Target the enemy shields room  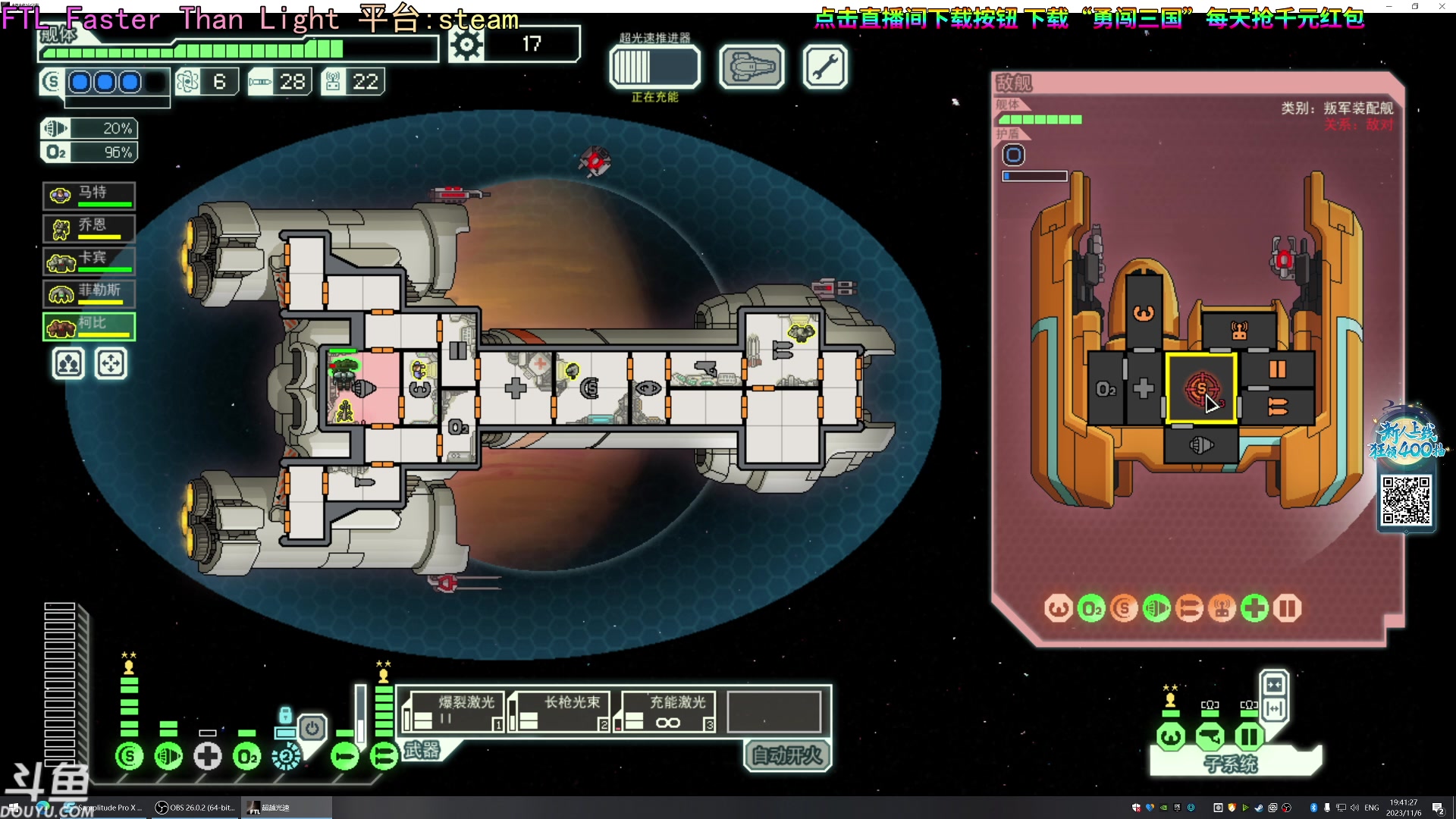tap(1201, 388)
